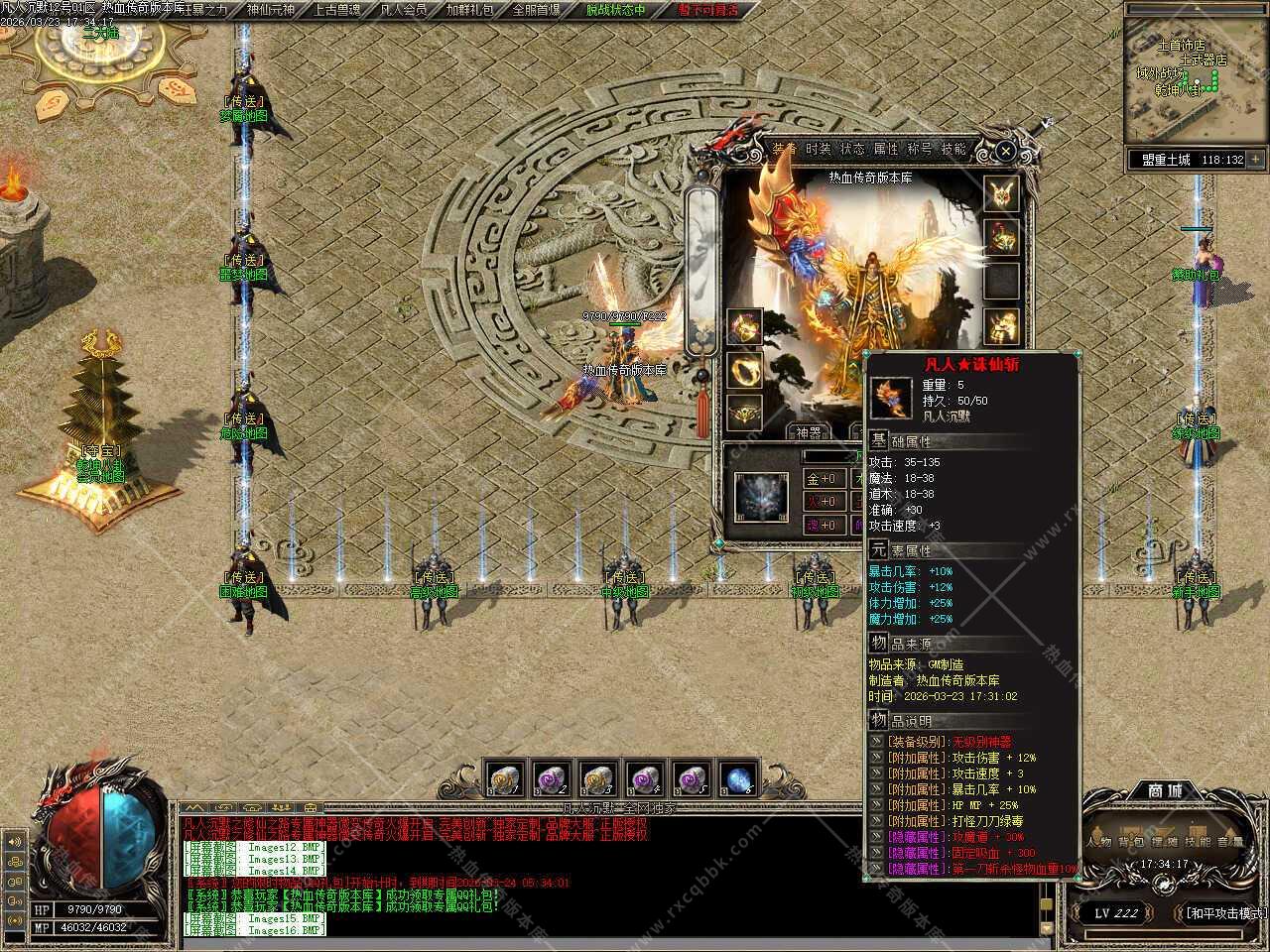Select the golden ring equipment slot
The width and height of the screenshot is (1270, 952).
coord(744,370)
